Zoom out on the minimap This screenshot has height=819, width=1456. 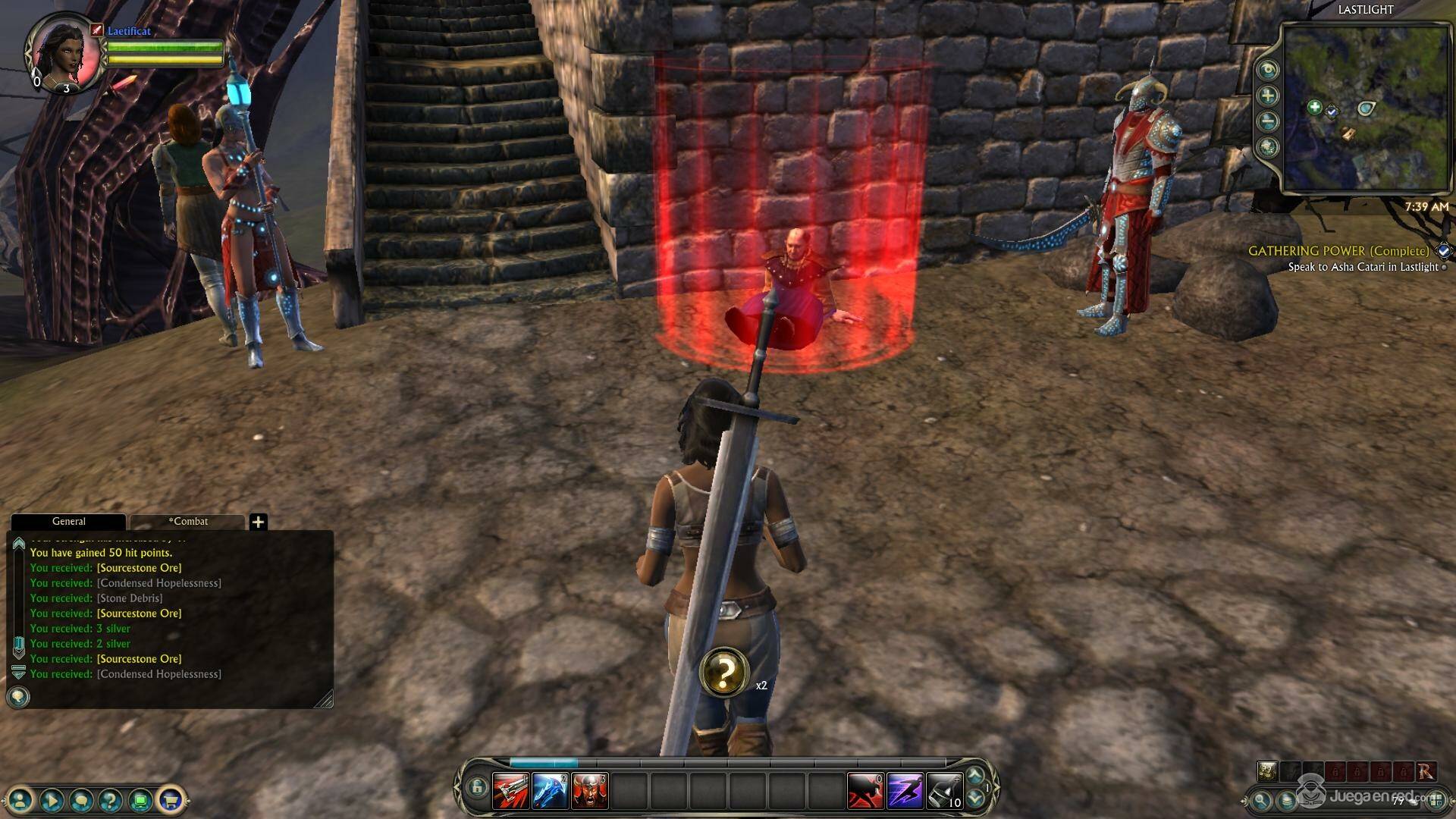pyautogui.click(x=1267, y=121)
